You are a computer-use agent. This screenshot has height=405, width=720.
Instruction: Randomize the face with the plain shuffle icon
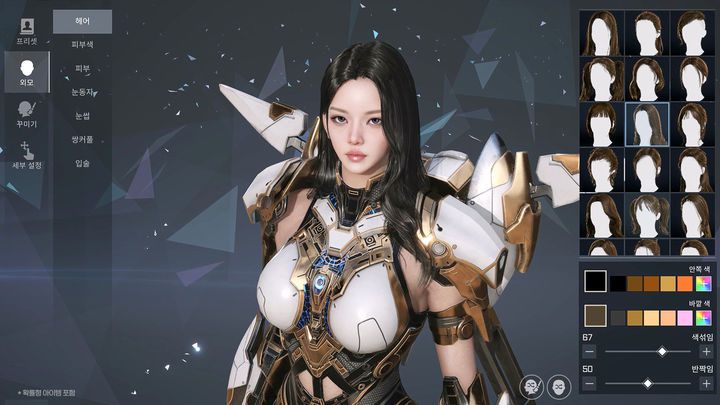tap(559, 385)
